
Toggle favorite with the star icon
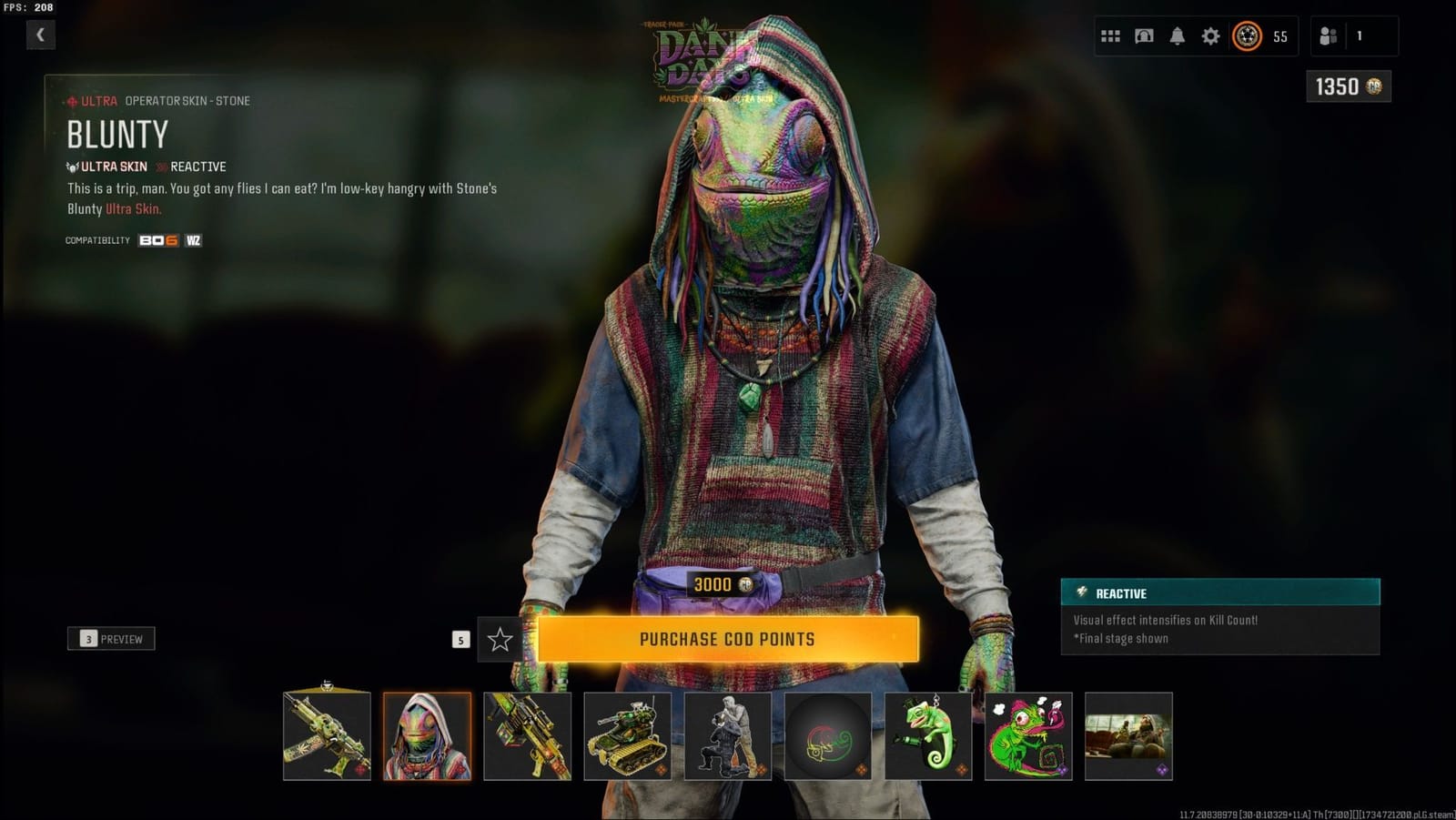tap(499, 640)
